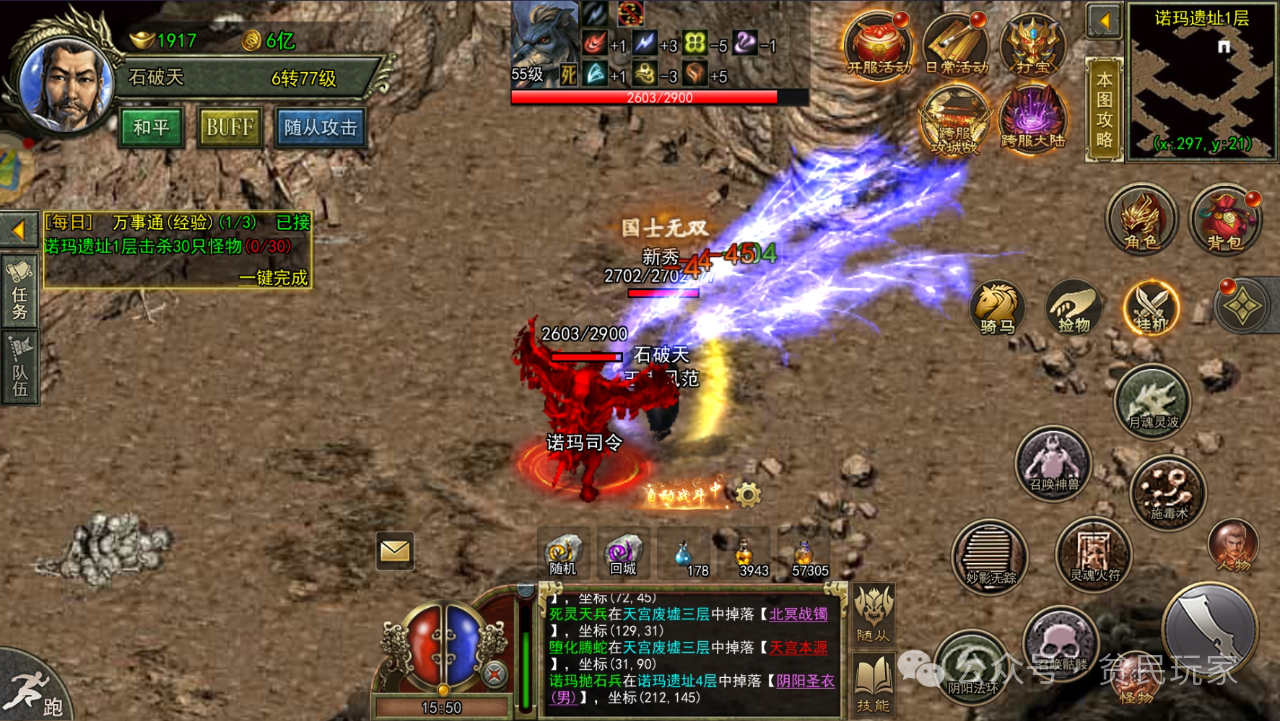Toggle 骑马 mount riding

click(997, 306)
